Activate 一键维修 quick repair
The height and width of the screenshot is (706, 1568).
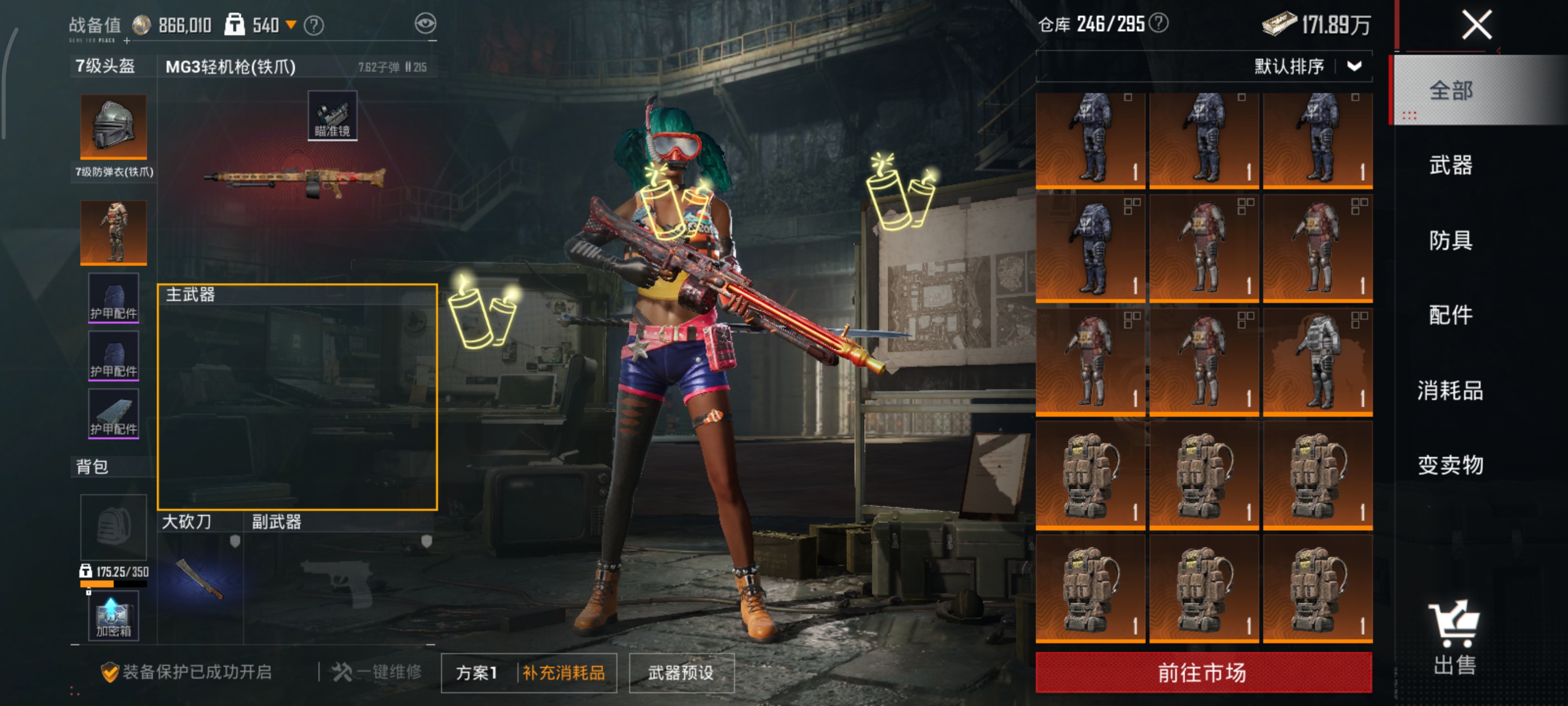click(377, 672)
